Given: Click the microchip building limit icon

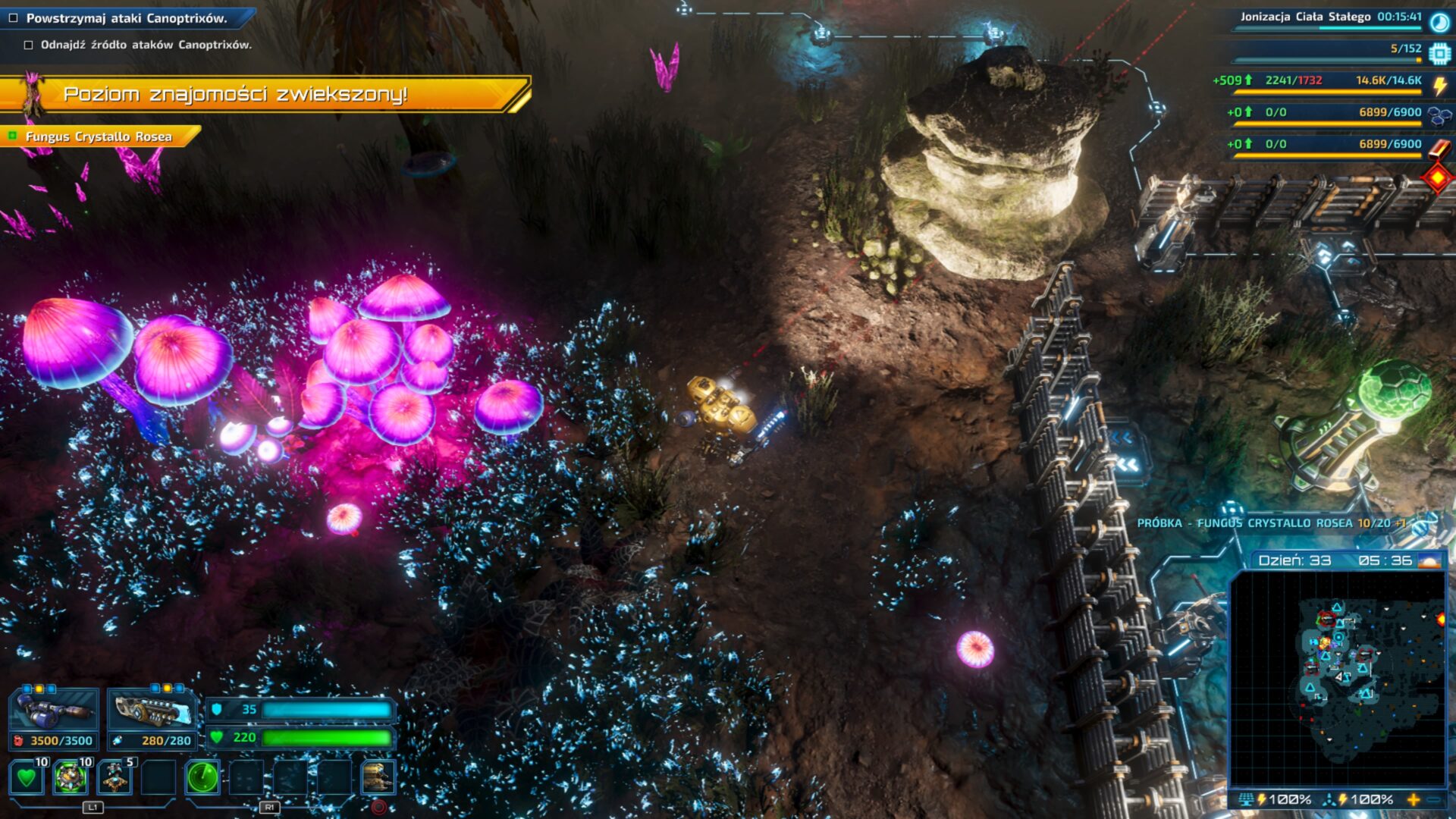Looking at the screenshot, I should tap(1439, 53).
